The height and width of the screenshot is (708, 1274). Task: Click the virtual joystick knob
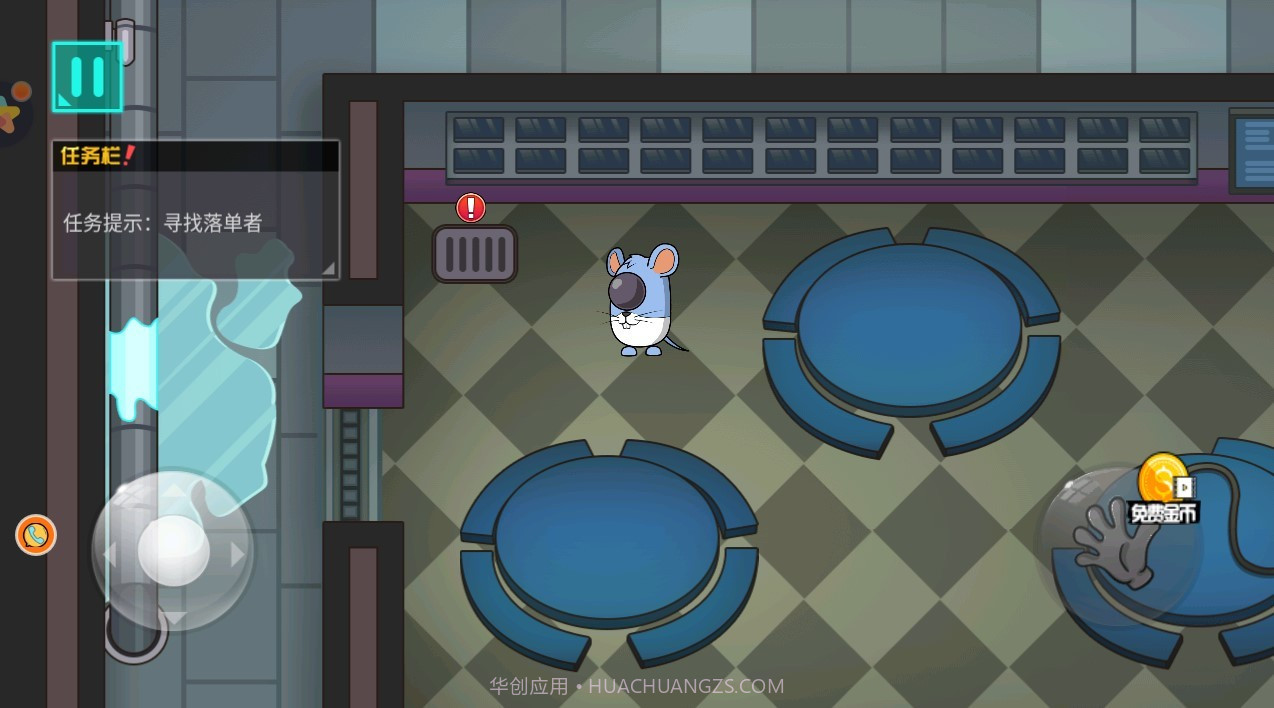click(x=173, y=550)
